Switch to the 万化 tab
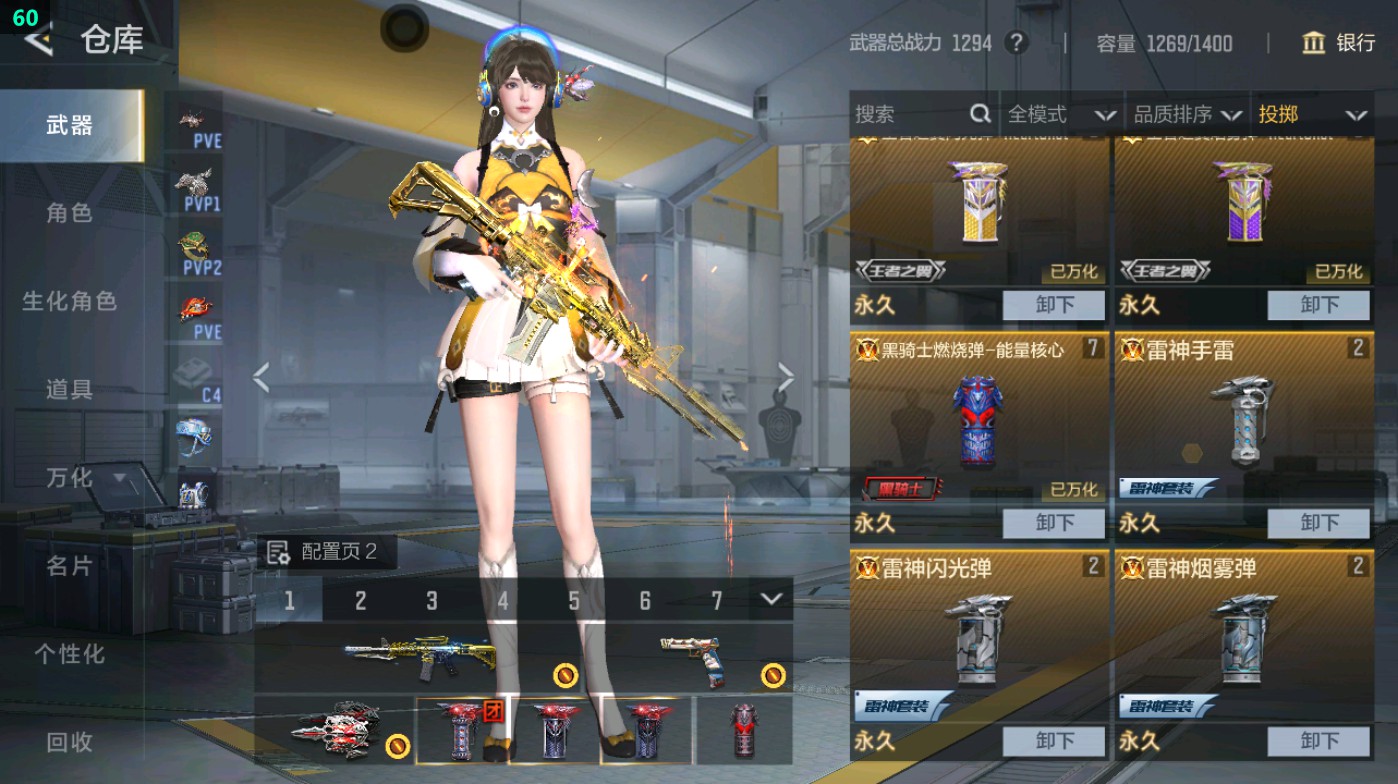Screen dimensions: 1398x784 (70, 478)
